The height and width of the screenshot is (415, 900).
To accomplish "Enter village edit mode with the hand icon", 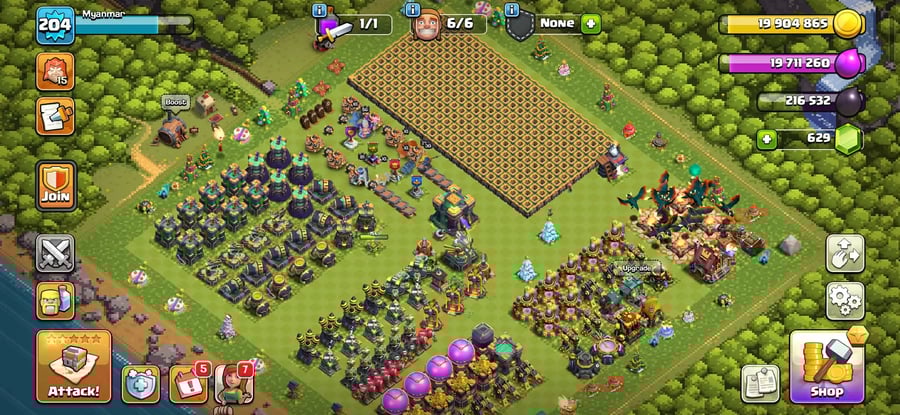I will tap(845, 253).
